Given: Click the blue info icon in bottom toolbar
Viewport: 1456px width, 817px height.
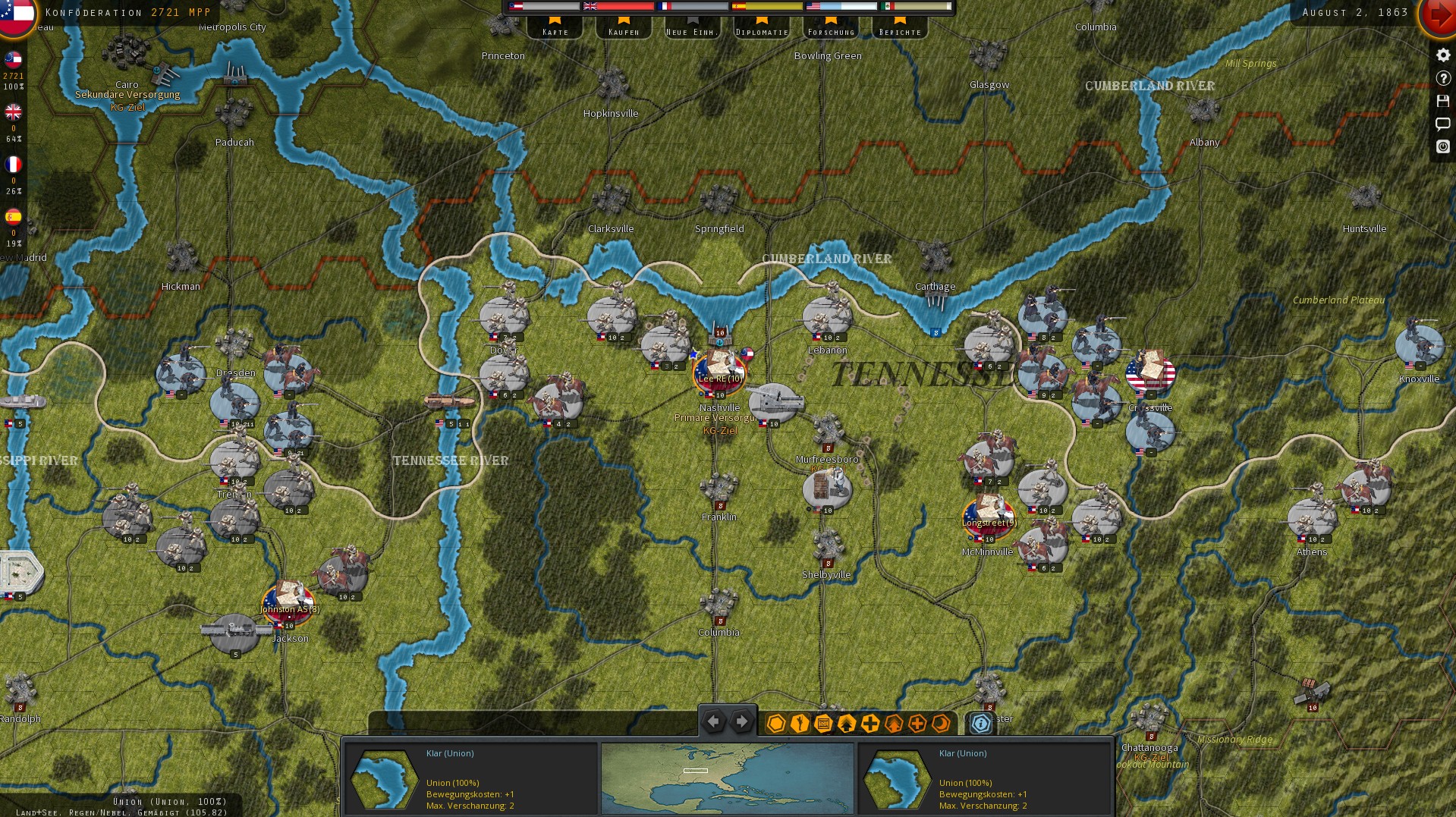Looking at the screenshot, I should 980,724.
